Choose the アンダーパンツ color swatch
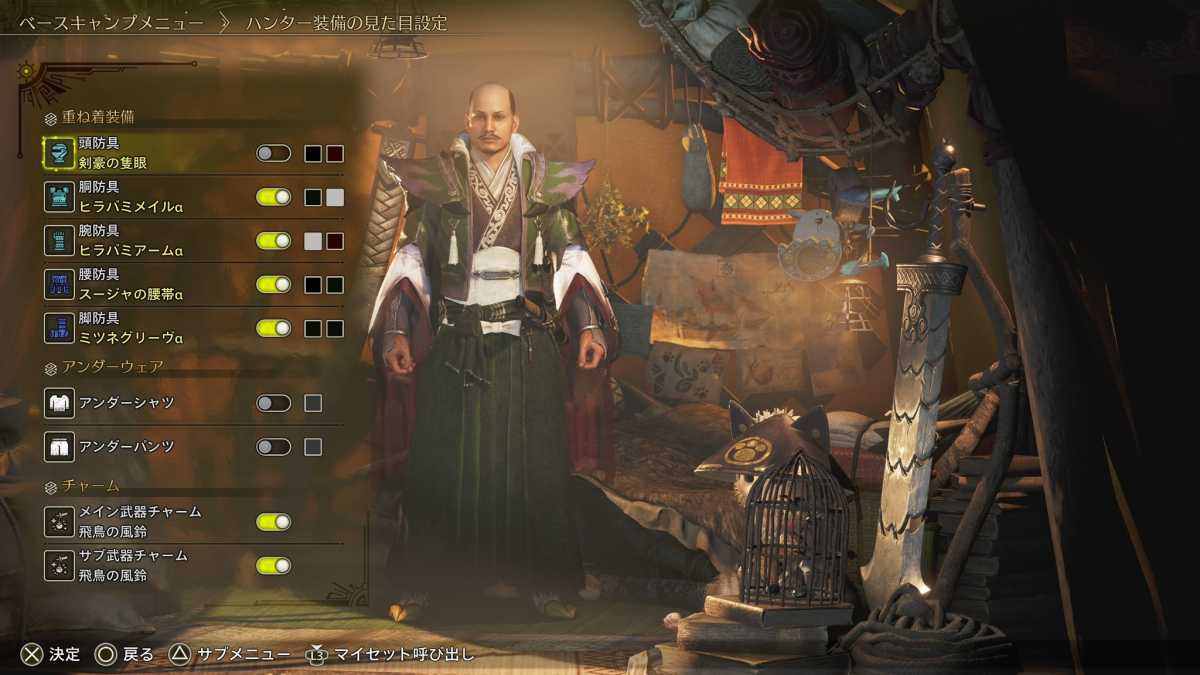Viewport: 1200px width, 675px height. coord(313,447)
